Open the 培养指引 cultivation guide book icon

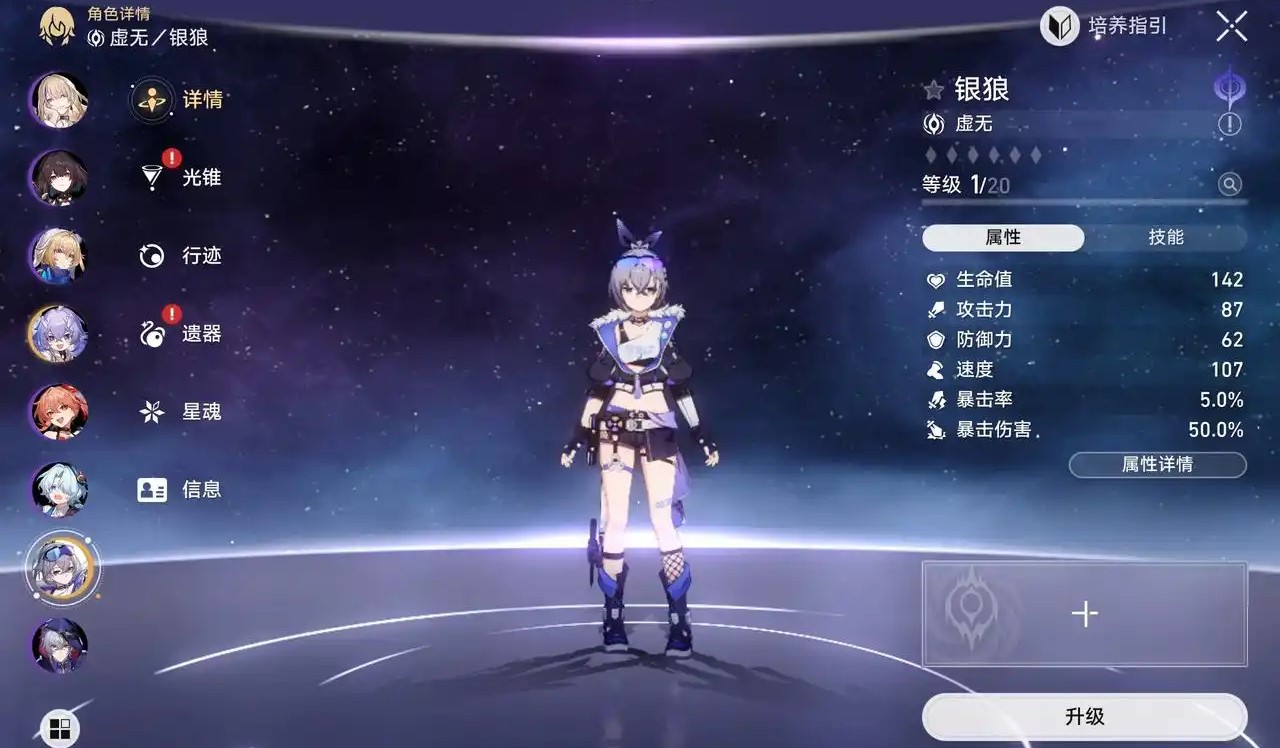click(x=1061, y=26)
